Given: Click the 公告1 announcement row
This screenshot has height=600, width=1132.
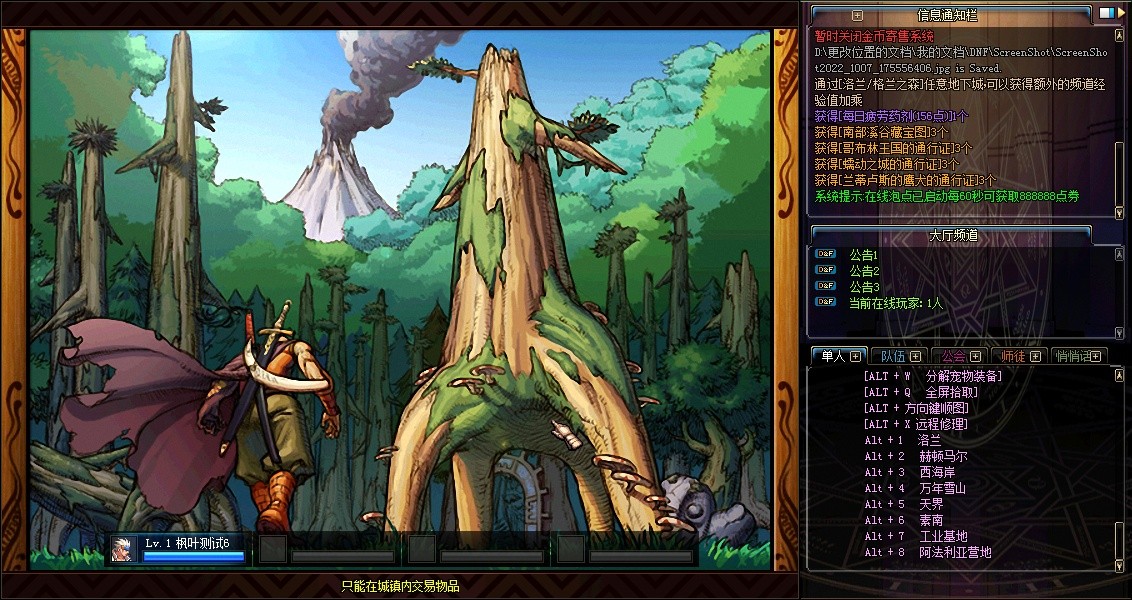Looking at the screenshot, I should (864, 255).
